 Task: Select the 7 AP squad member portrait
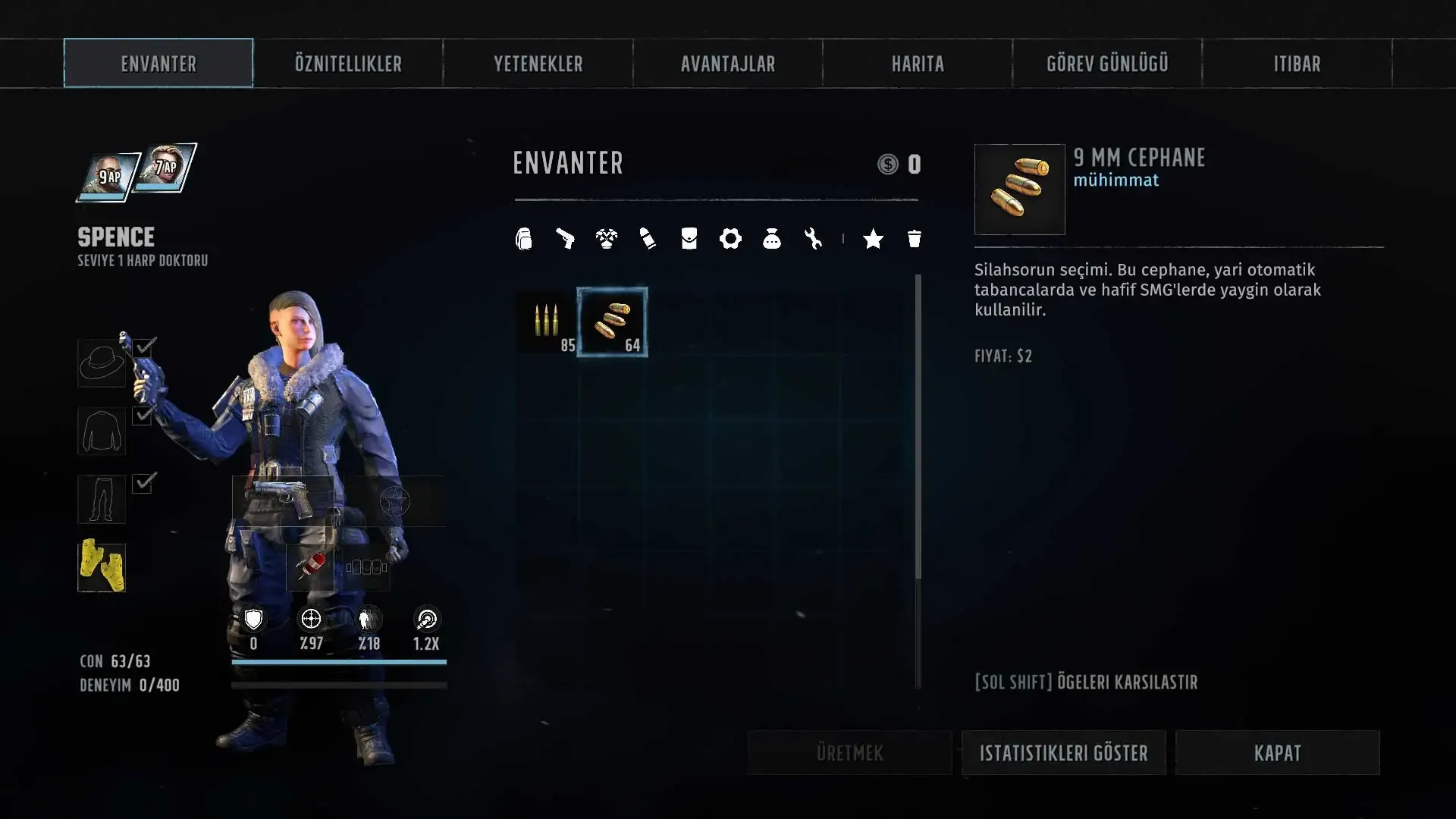point(166,168)
